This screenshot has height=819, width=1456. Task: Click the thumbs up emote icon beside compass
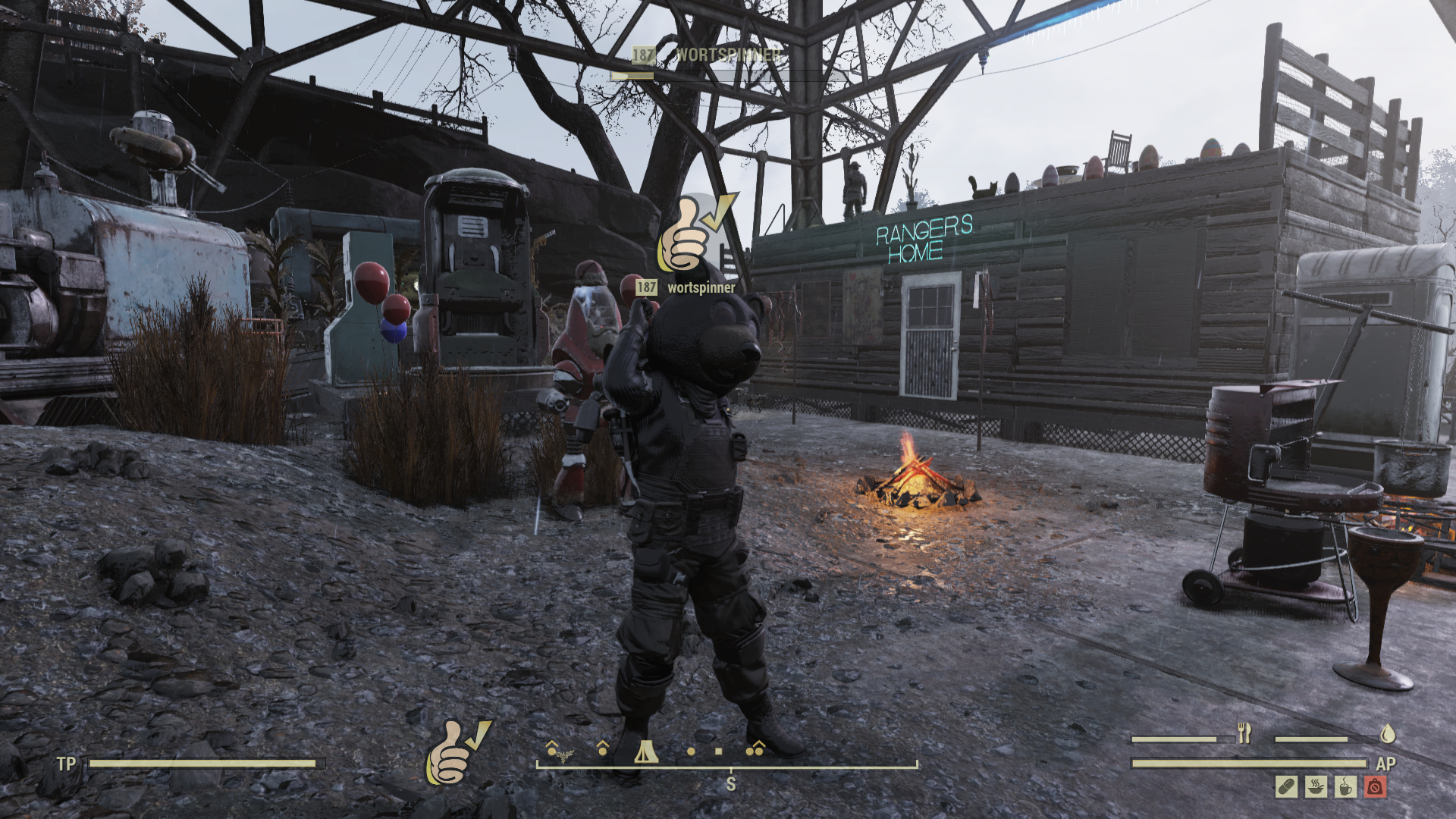[x=457, y=752]
